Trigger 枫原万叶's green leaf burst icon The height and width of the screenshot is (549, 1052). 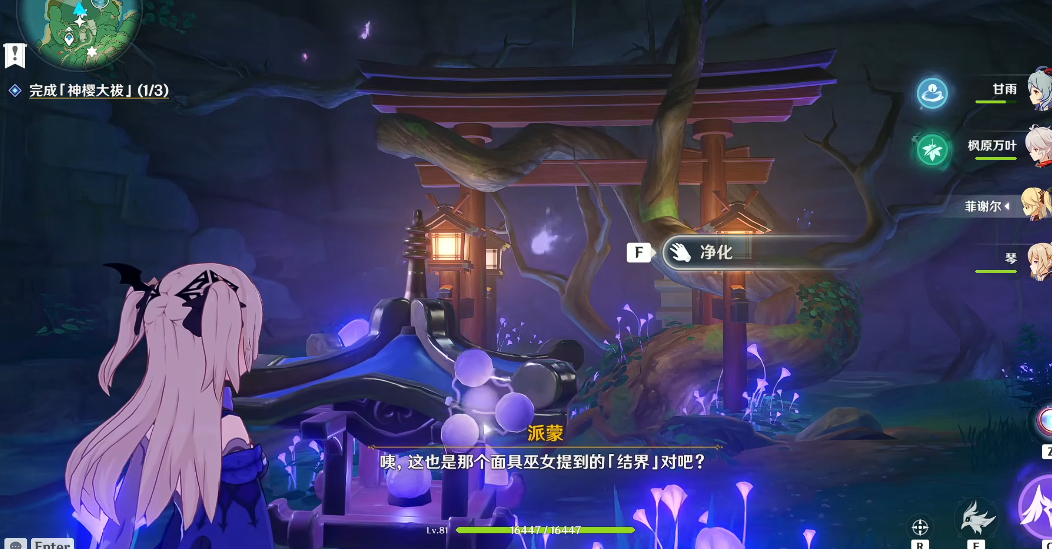pos(933,150)
